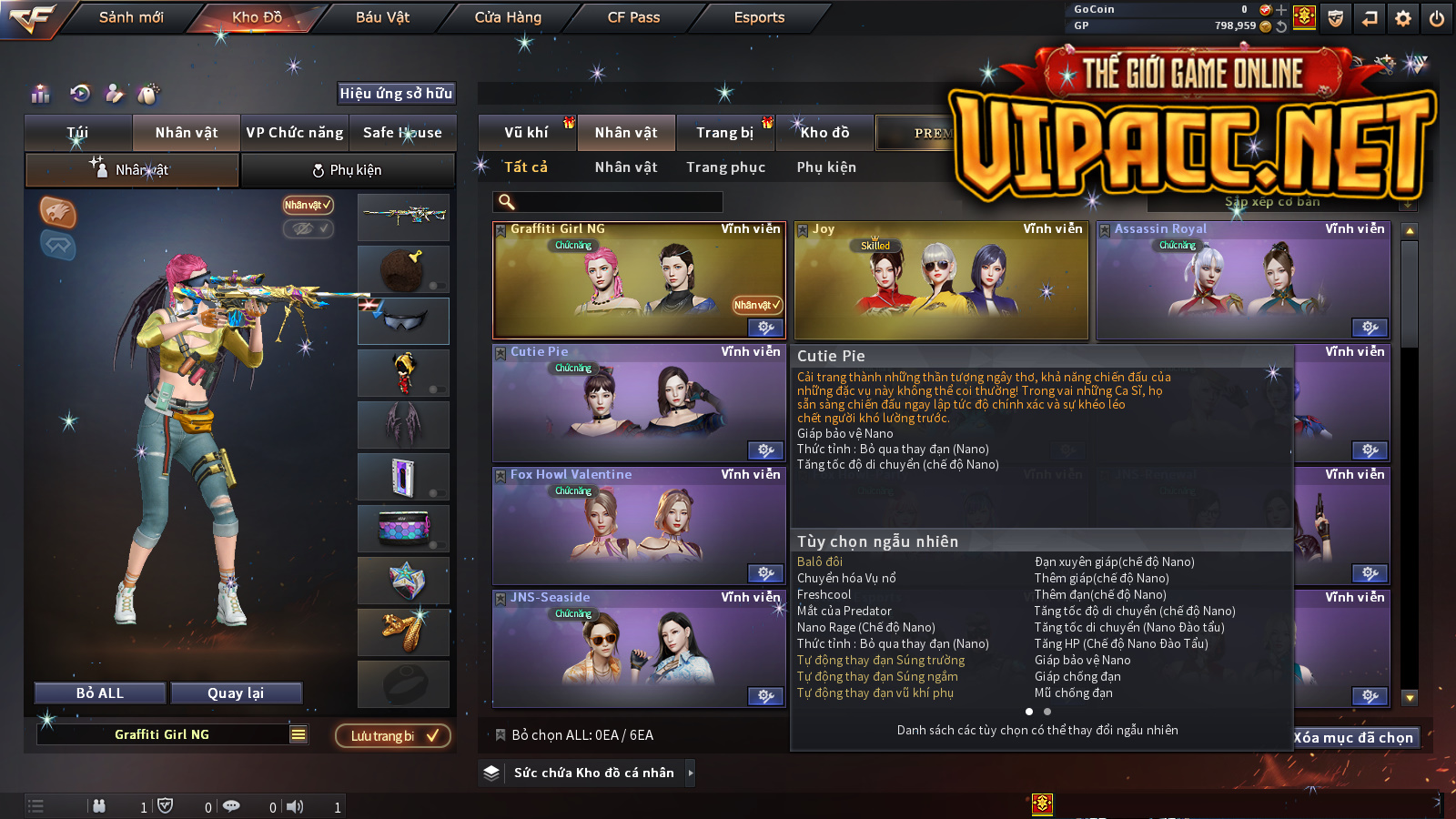Click the power exit icon

[1437, 18]
